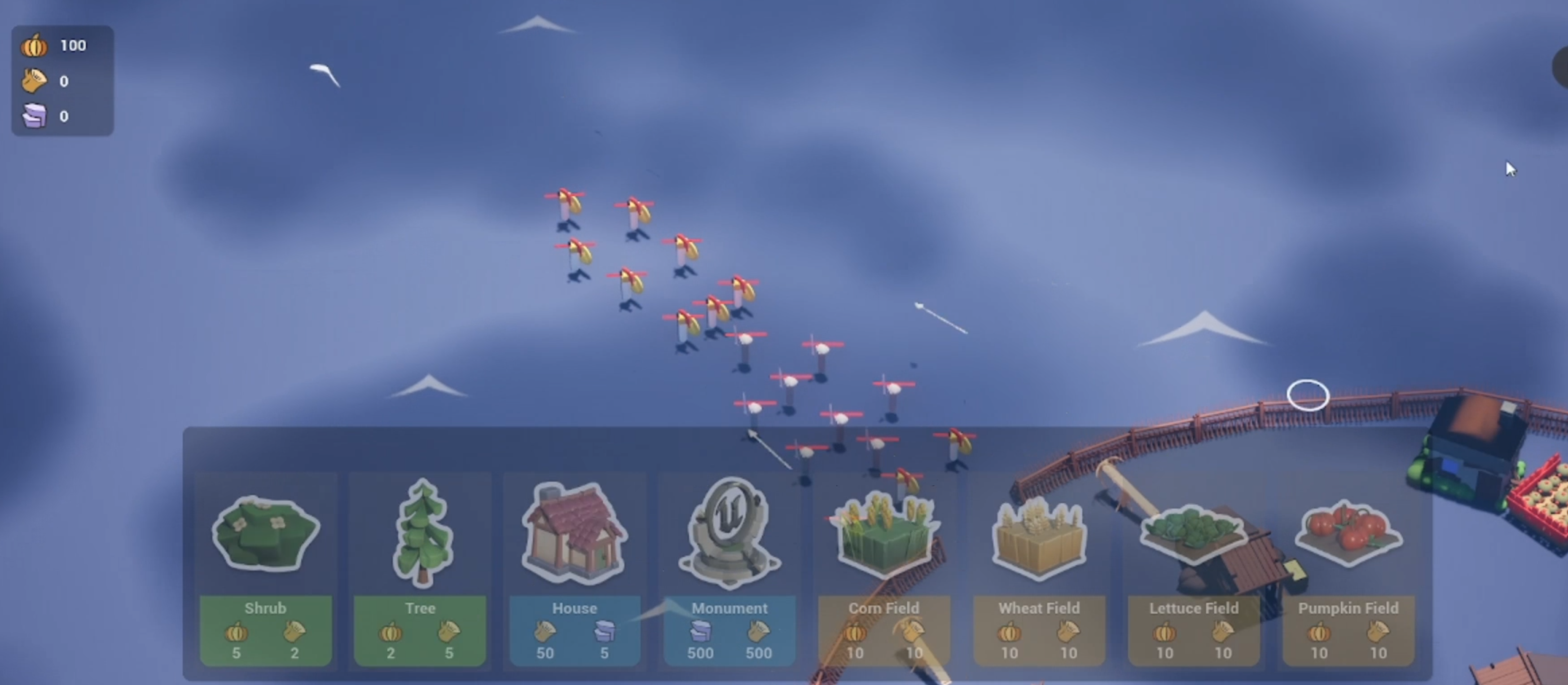Click the purple bucket resource counter icon
The width and height of the screenshot is (1568, 685).
(35, 116)
